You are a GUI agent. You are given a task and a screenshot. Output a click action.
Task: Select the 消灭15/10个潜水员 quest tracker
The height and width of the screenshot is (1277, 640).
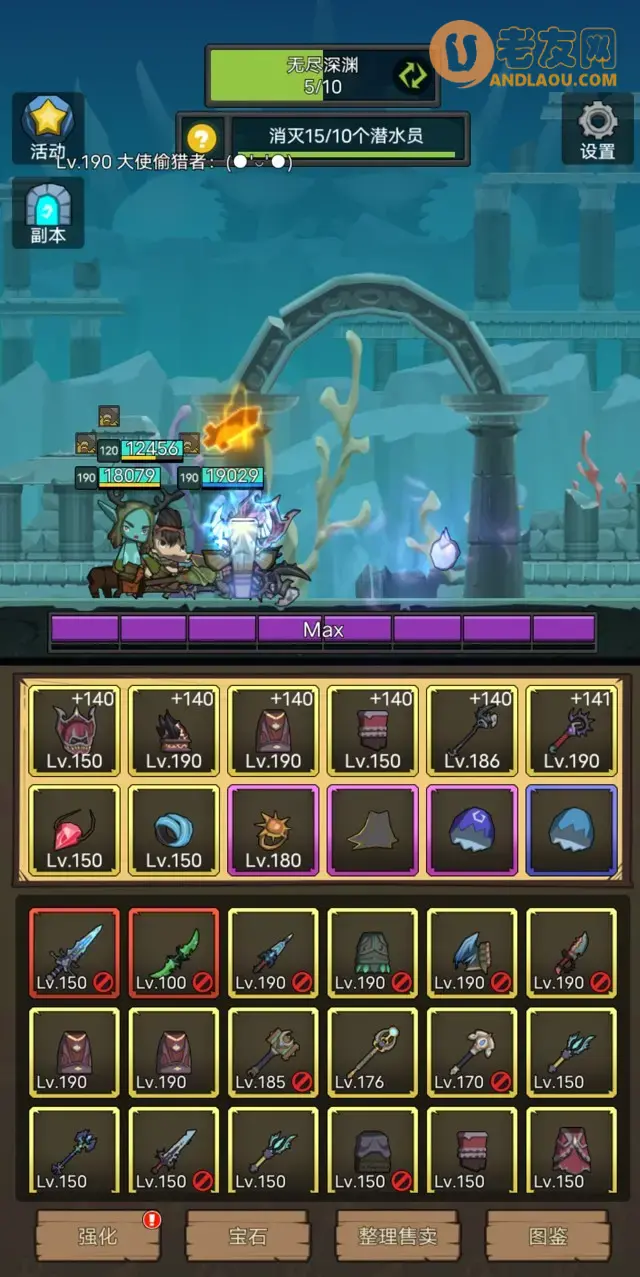point(347,136)
